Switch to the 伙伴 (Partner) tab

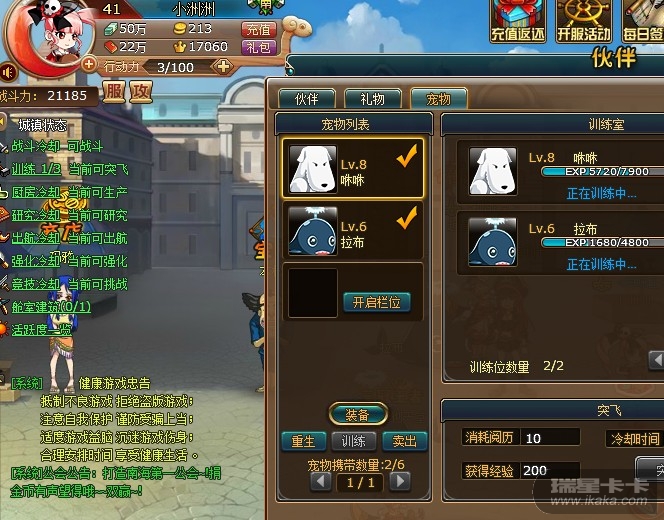(306, 99)
